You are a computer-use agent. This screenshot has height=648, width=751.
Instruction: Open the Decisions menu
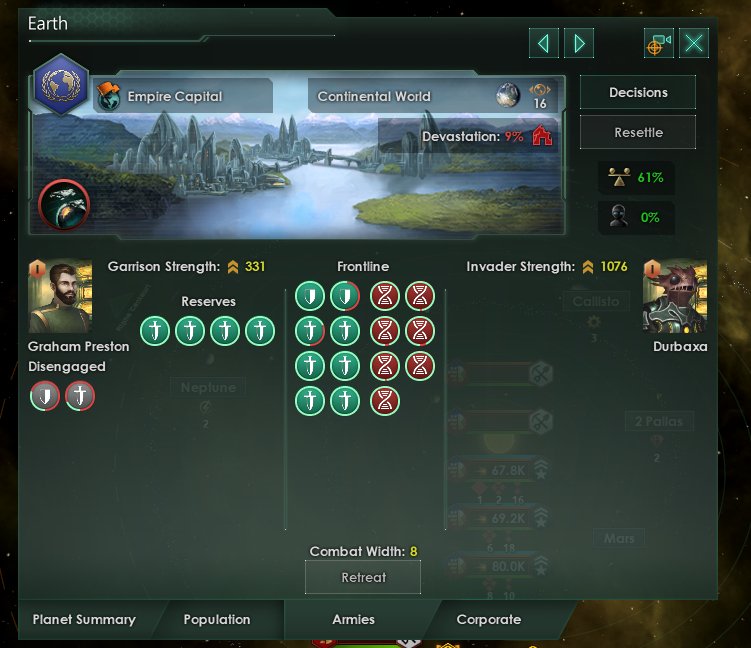tap(638, 93)
